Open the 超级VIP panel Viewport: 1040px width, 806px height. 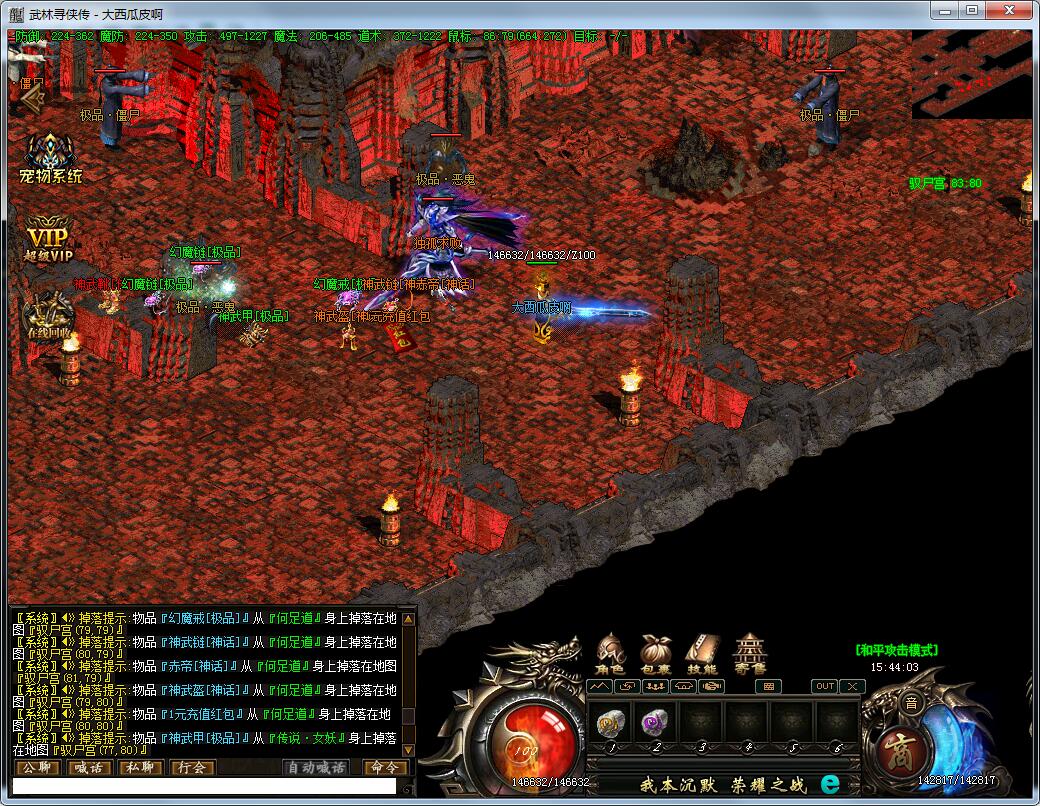(49, 241)
